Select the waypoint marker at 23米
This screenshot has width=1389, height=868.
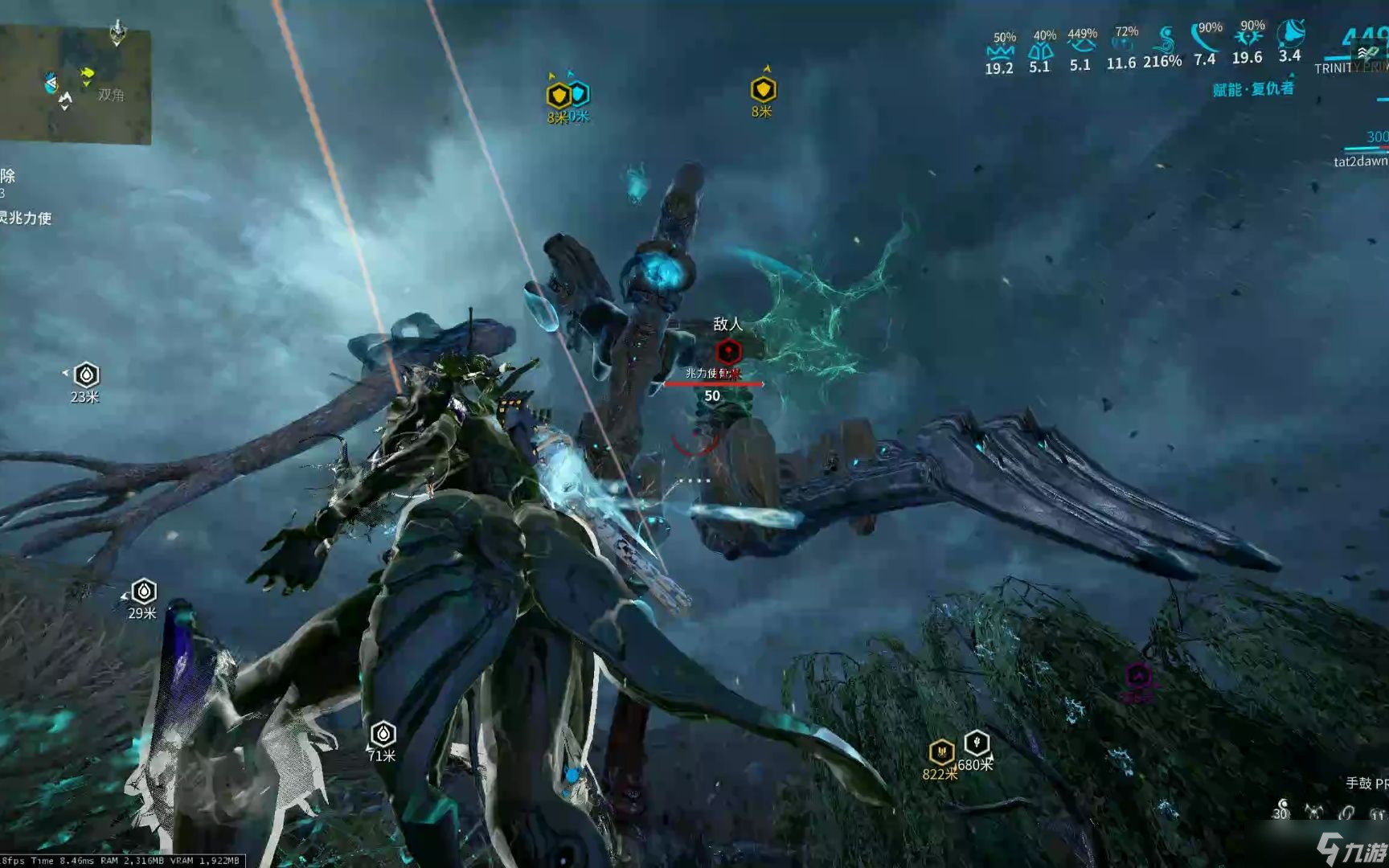pos(86,375)
